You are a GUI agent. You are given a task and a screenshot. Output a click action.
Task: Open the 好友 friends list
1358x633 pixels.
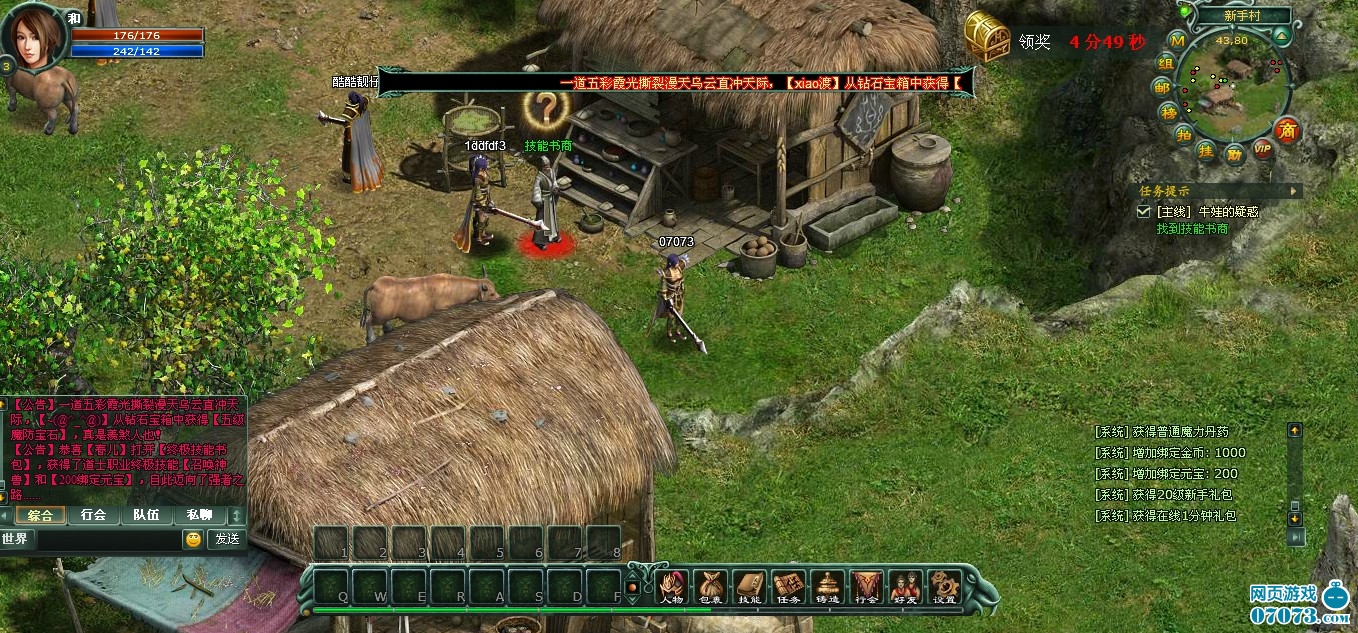(x=905, y=585)
